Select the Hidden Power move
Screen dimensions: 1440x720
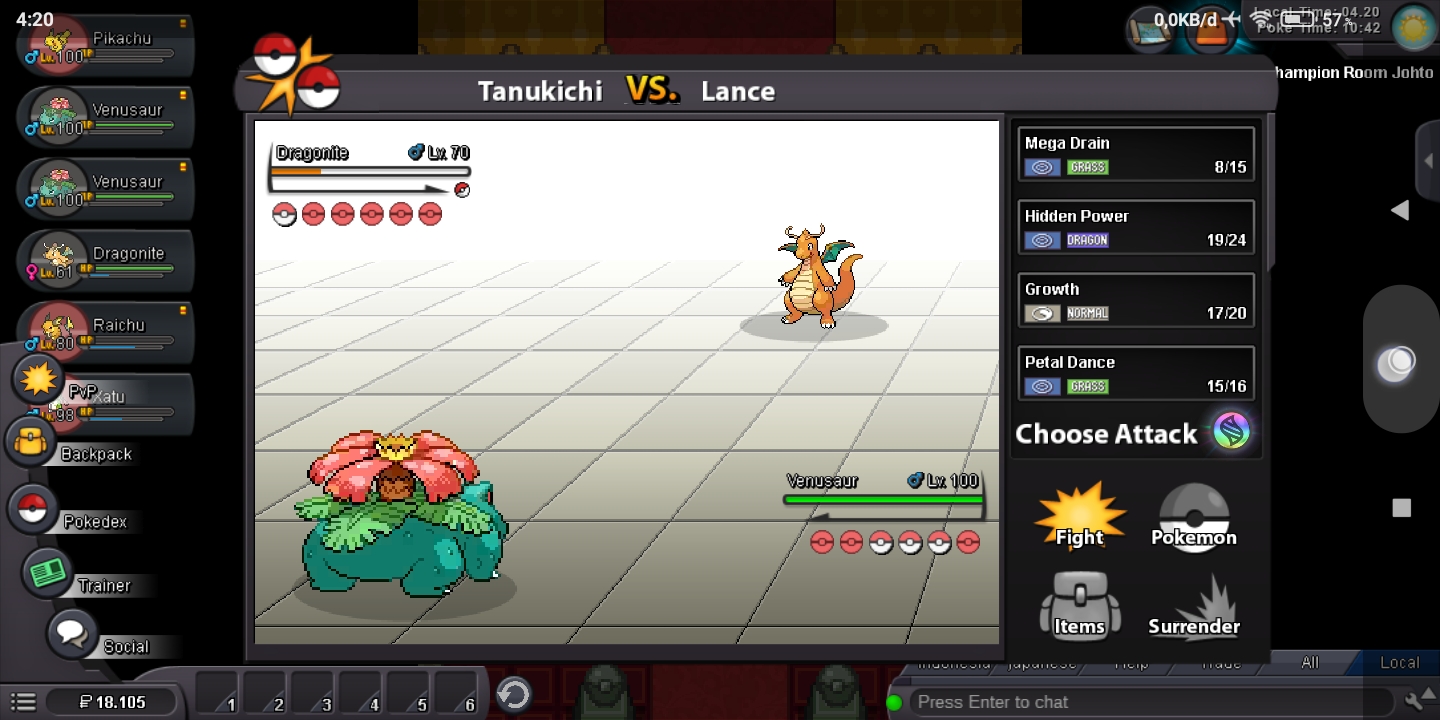(1135, 227)
